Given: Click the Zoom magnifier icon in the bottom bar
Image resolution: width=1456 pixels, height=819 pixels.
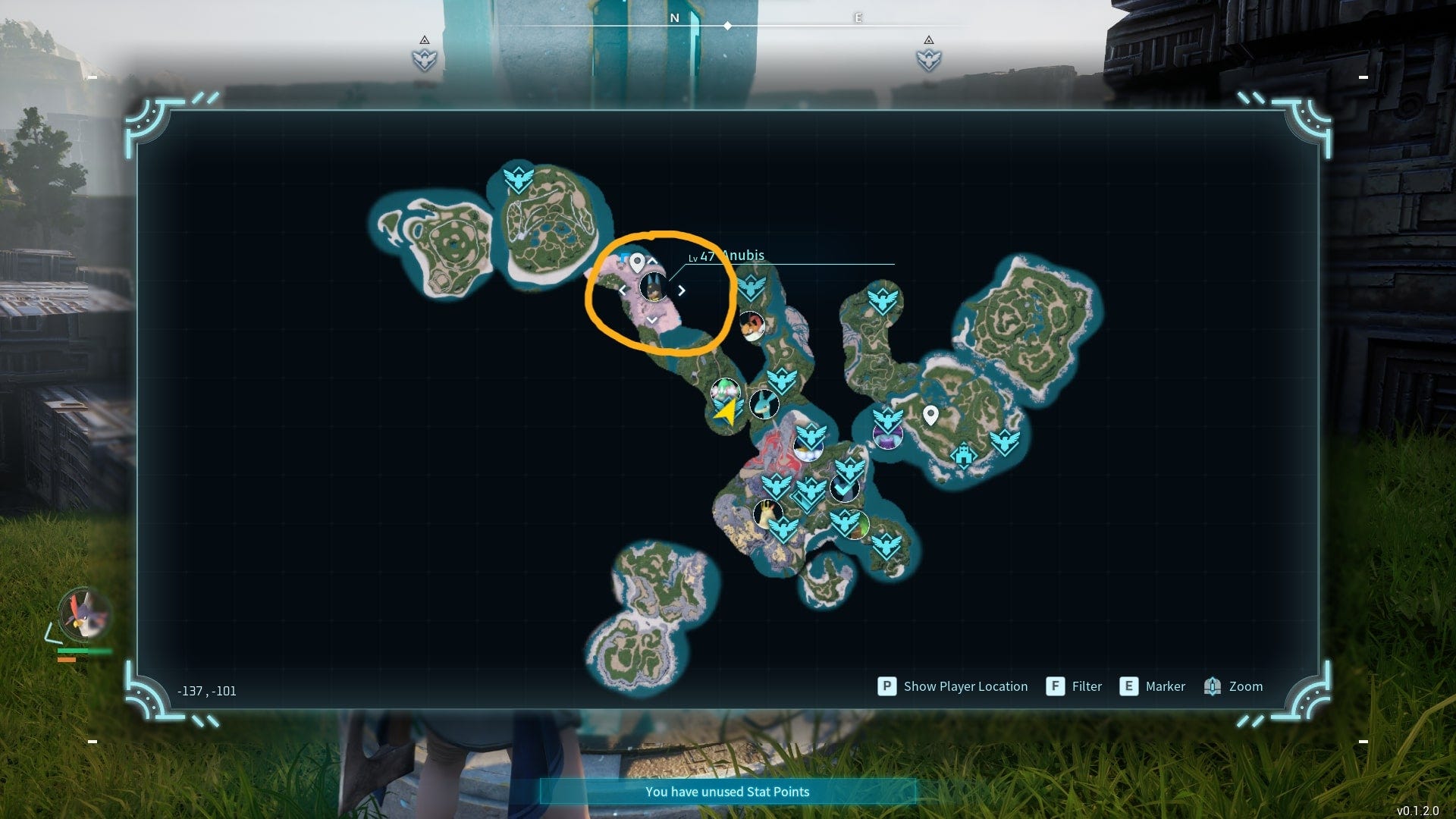Looking at the screenshot, I should point(1213,686).
